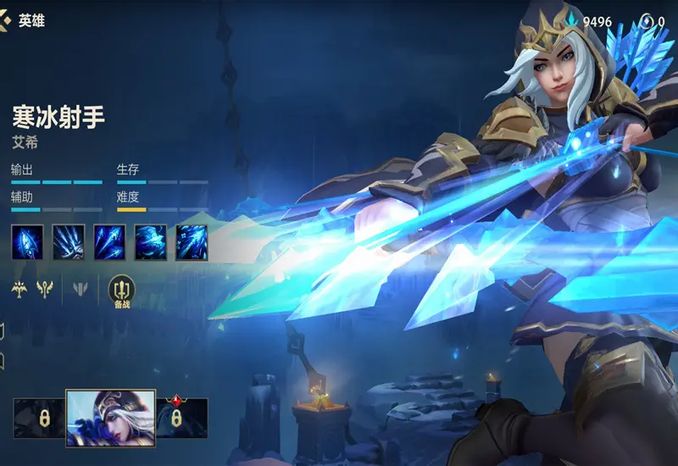Screen dimensions: 678x466
Task: Go back using the 英雄 header button
Action: pos(22,20)
